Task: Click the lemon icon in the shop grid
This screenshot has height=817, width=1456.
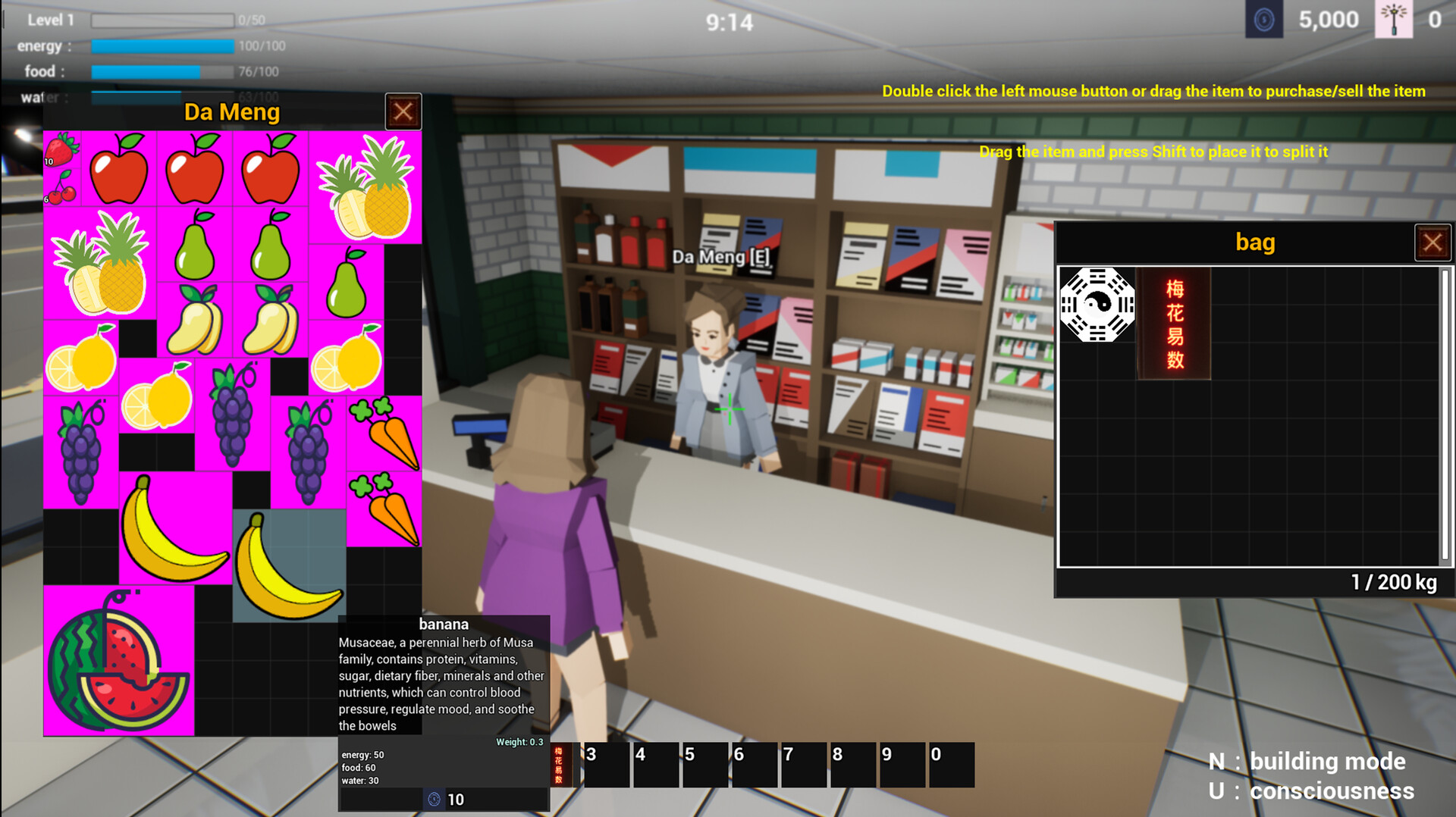Action: 81,364
